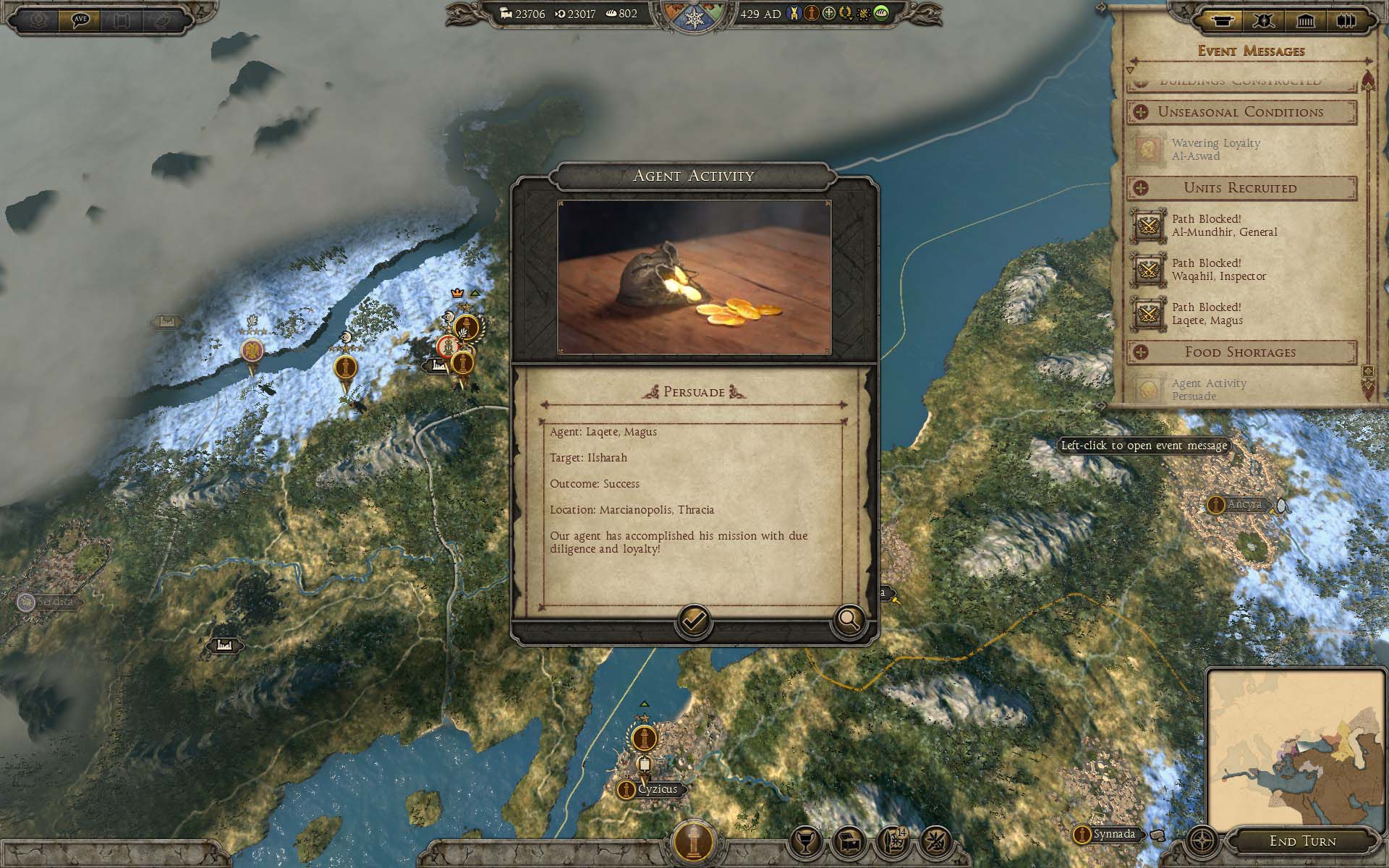Screen dimensions: 1389x868
Task: Zoom to location with the magnifying glass button
Action: pos(849,621)
